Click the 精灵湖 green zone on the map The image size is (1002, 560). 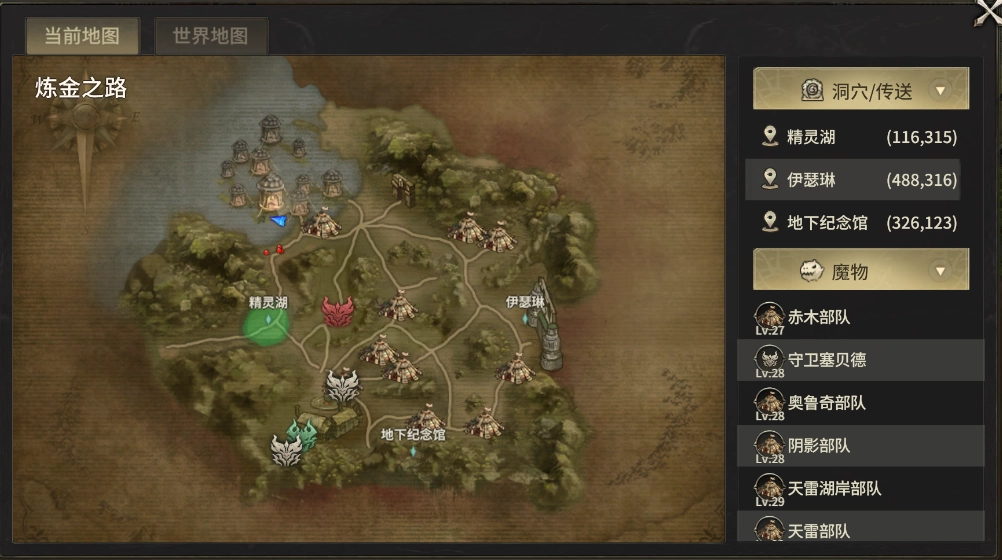coord(267,325)
